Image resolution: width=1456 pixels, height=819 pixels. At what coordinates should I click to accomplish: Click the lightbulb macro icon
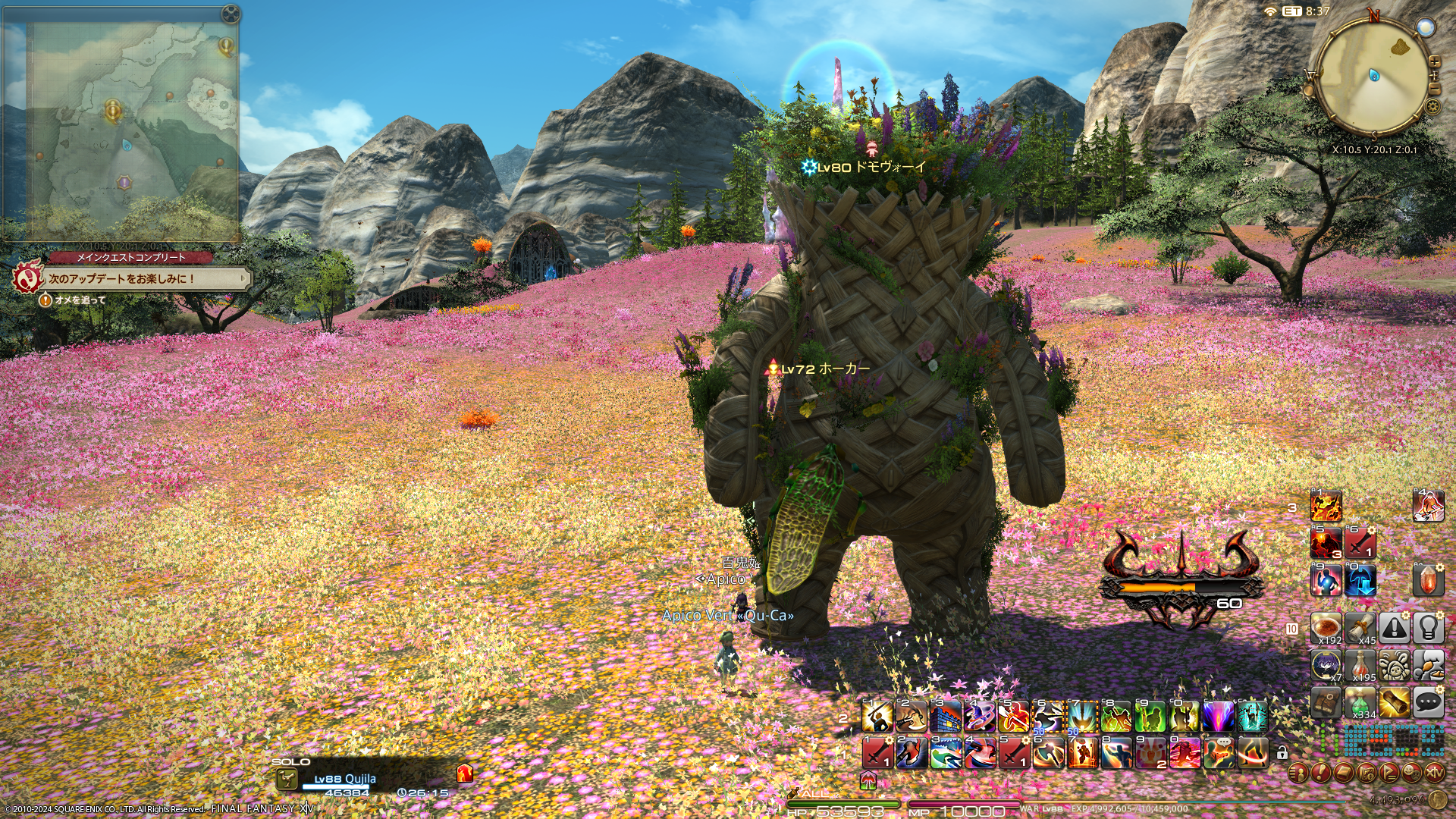[x=1428, y=627]
